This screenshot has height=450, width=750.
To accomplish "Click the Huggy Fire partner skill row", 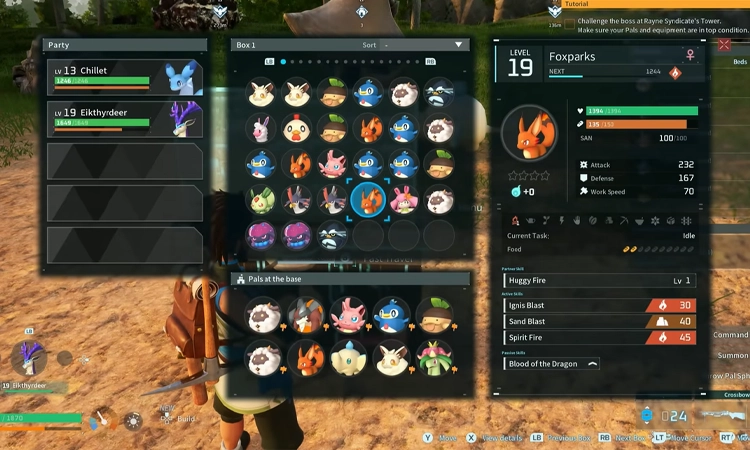I will tap(600, 281).
